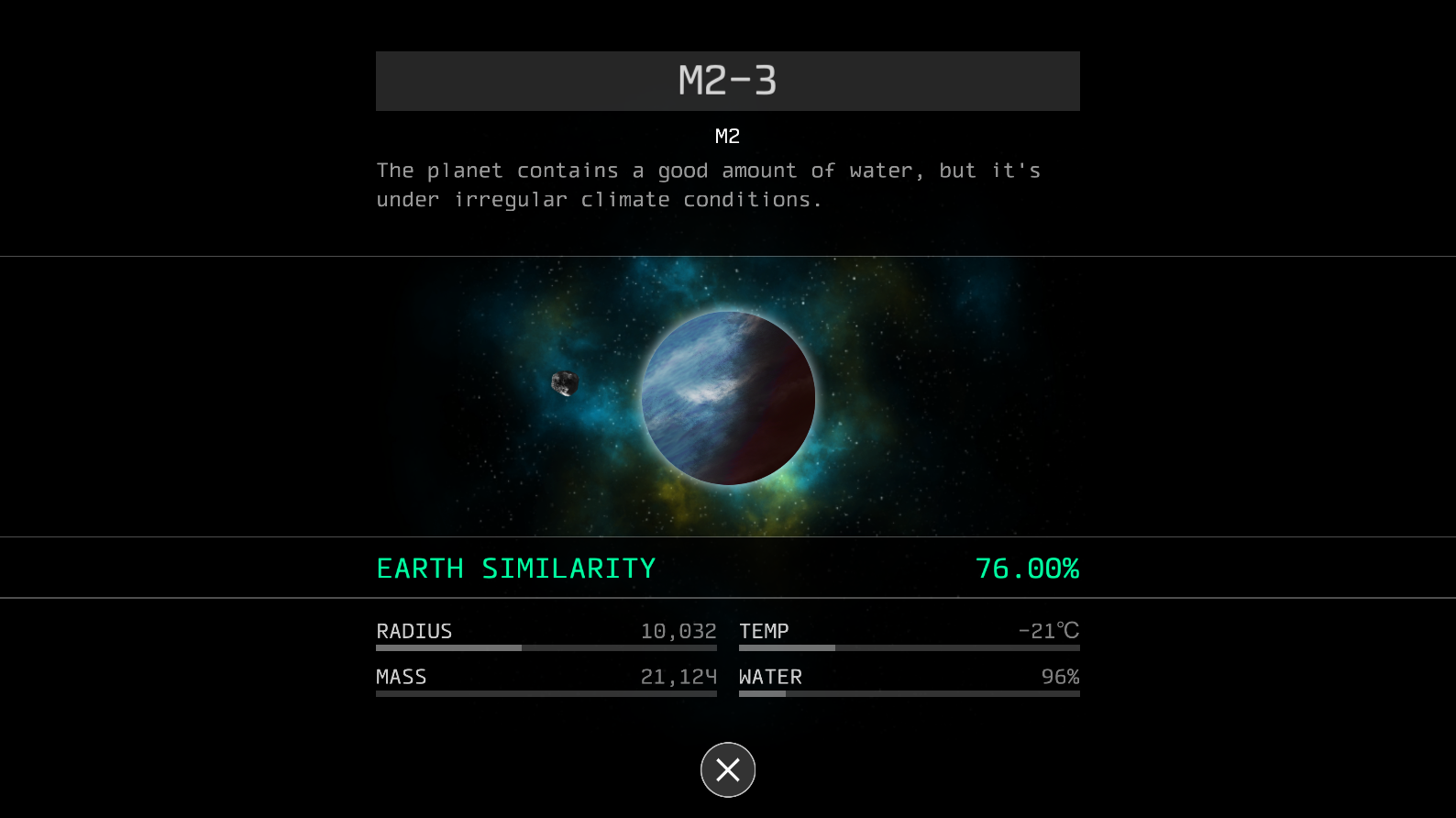Select the M2 star system label
Viewport: 1456px width, 818px height.
point(727,136)
